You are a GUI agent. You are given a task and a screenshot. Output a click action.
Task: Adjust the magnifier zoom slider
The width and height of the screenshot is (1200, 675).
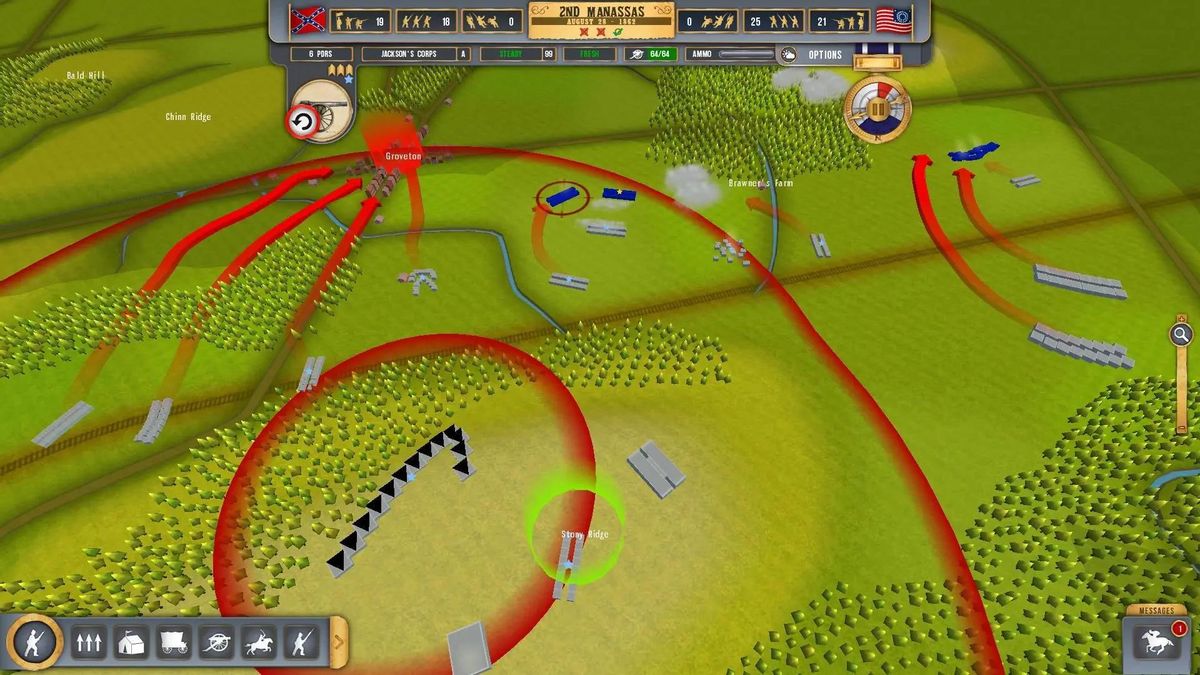[x=1181, y=335]
